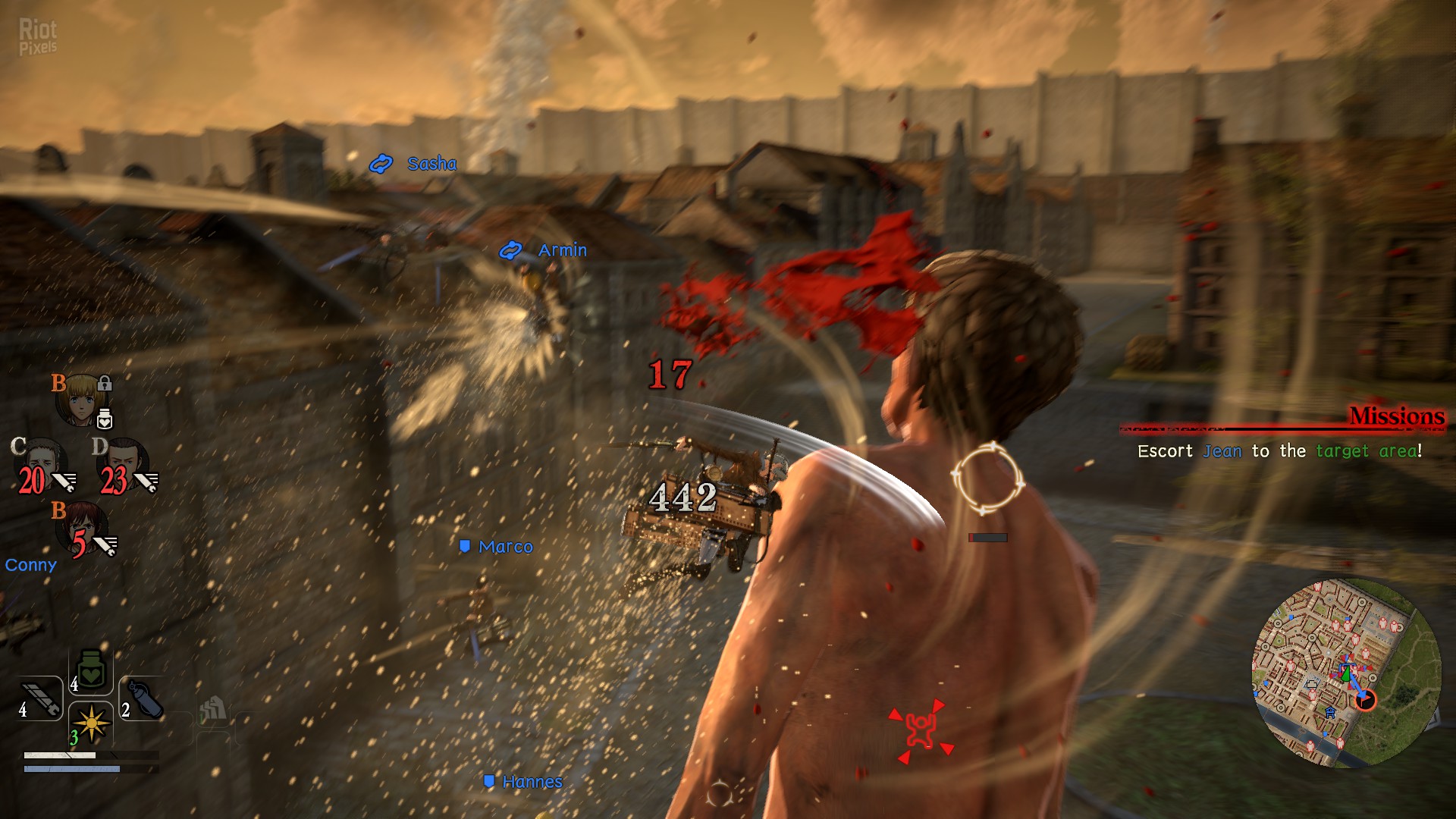Select the gas canister item slot
The width and height of the screenshot is (1456, 819).
pyautogui.click(x=143, y=698)
